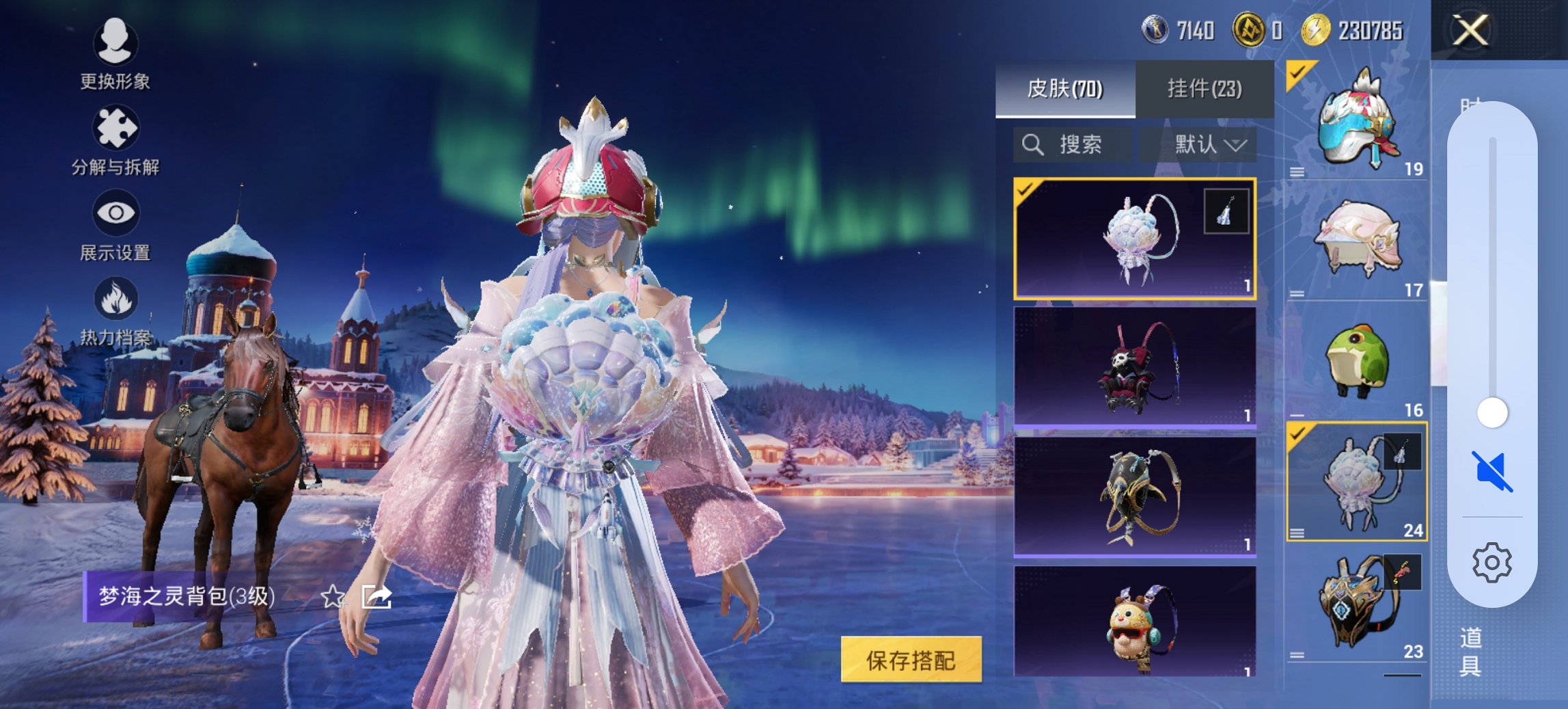Save the outfit with 保存搭配
Viewport: 1568px width, 709px height.
911,660
